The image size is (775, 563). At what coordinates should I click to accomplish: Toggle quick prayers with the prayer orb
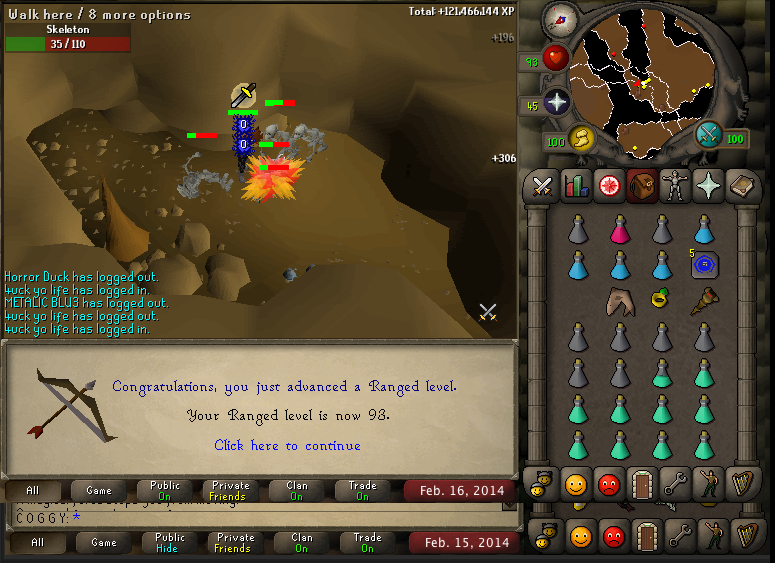(x=556, y=102)
